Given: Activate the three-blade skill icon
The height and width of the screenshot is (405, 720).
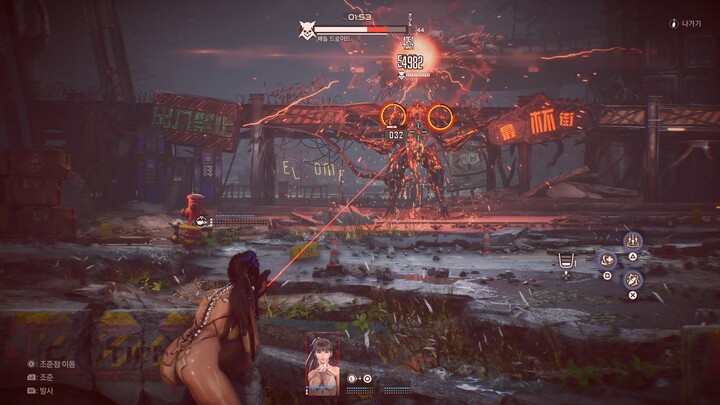Looking at the screenshot, I should tap(632, 240).
